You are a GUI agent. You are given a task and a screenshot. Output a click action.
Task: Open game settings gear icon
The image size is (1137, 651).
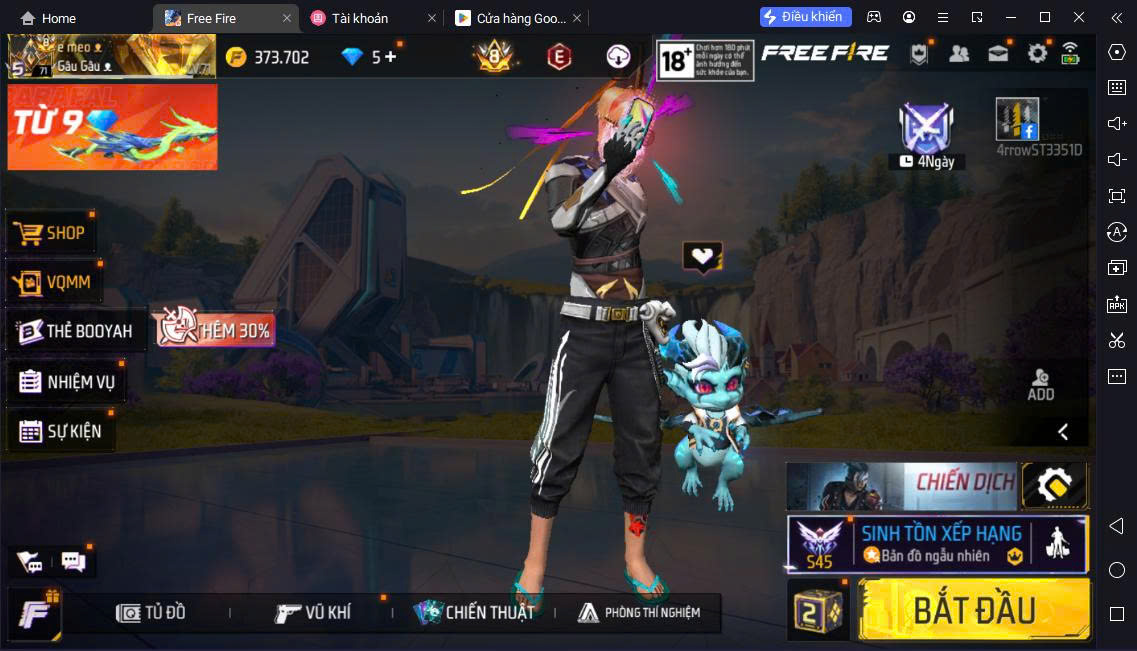pyautogui.click(x=1037, y=54)
